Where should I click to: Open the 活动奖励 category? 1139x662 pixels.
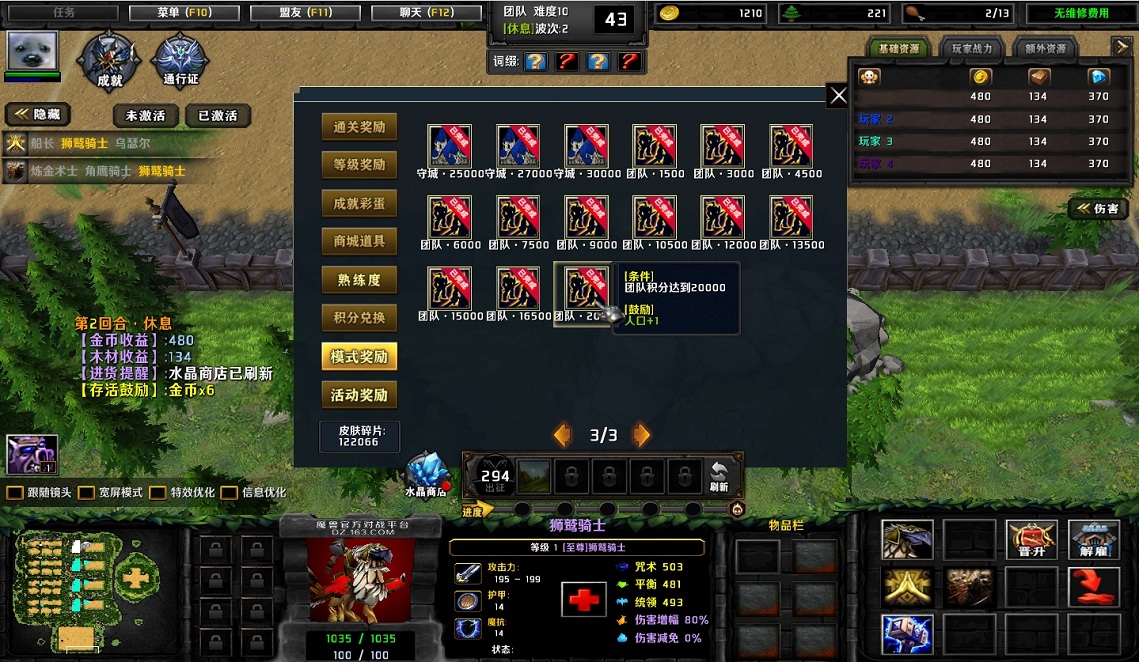click(359, 395)
